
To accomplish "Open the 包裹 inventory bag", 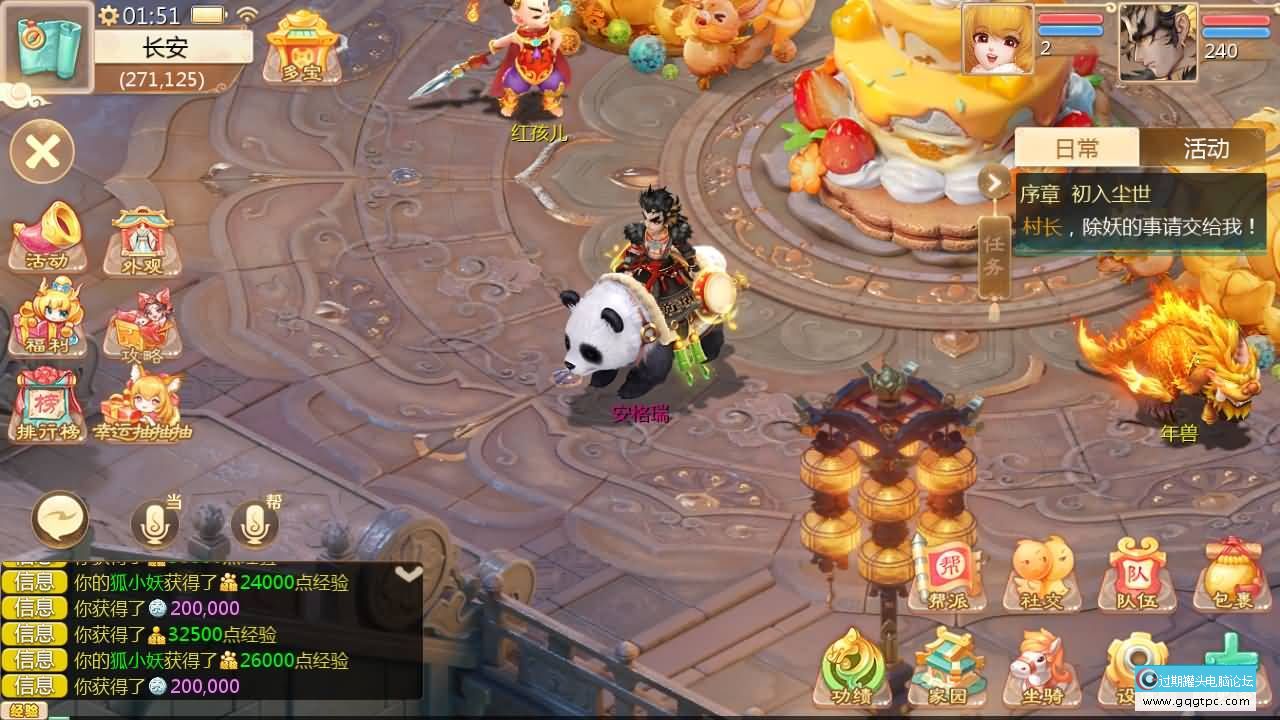I will coord(1230,576).
